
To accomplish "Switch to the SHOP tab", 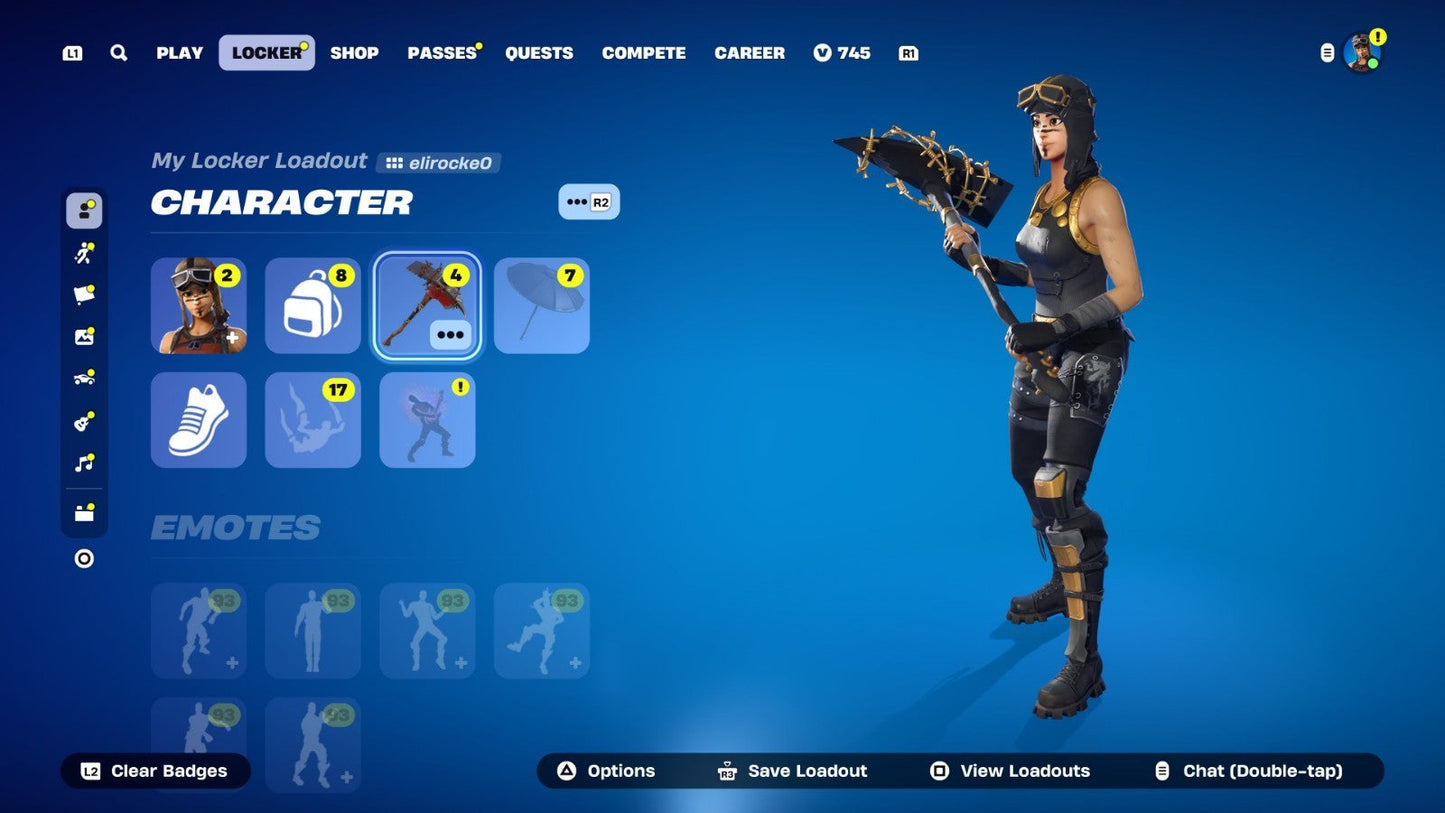I will [354, 53].
